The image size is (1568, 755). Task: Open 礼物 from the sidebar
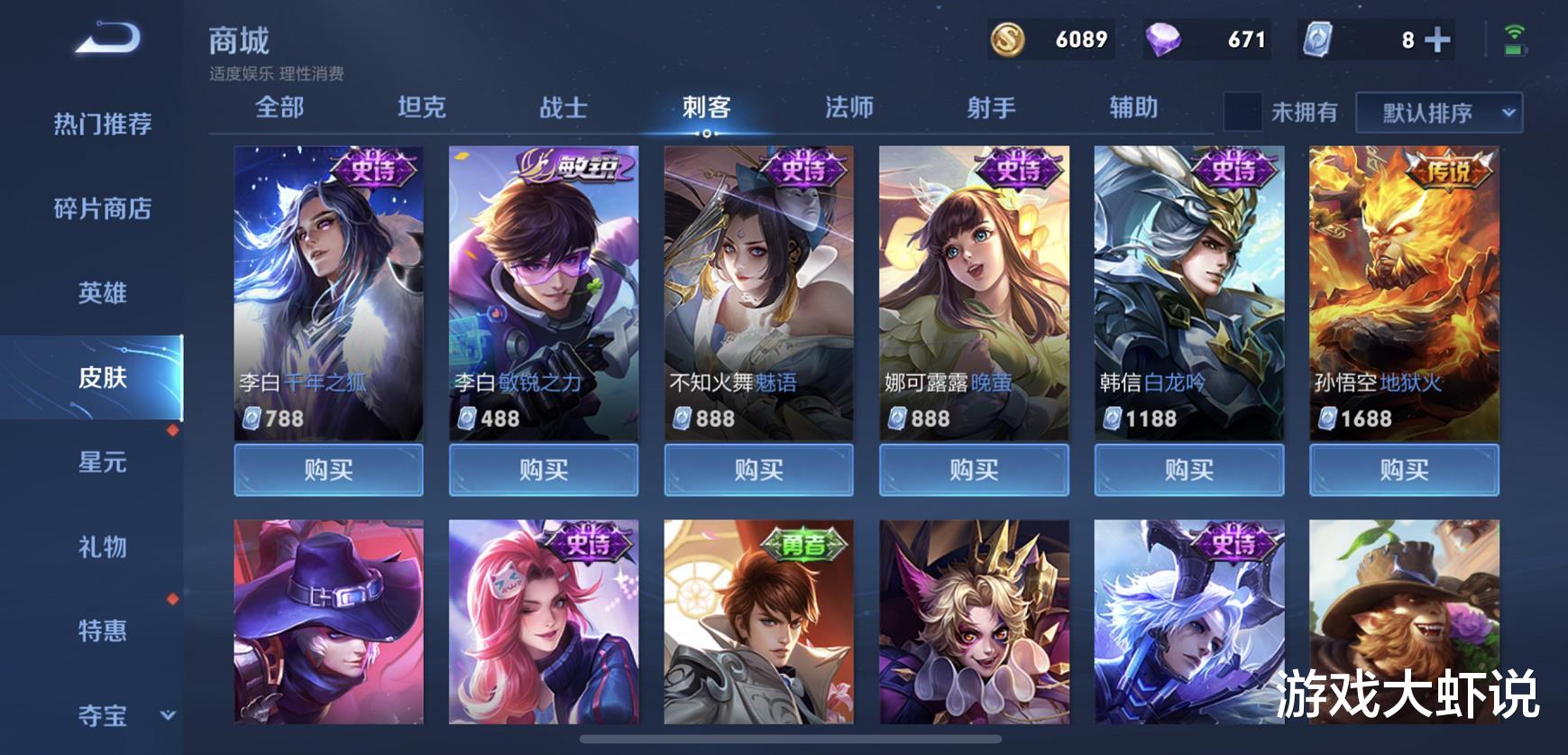pos(105,547)
